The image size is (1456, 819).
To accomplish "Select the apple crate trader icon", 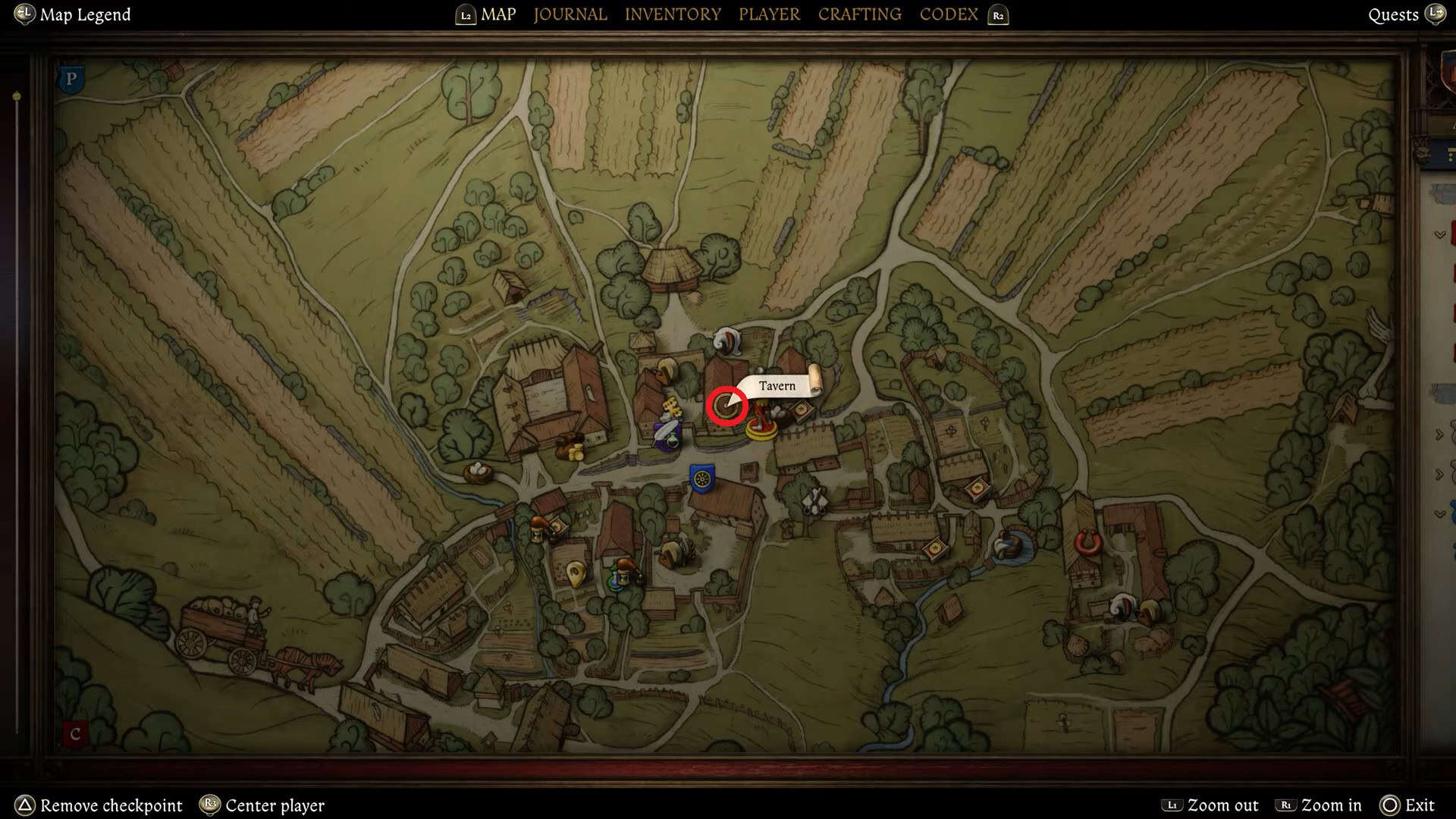I will pyautogui.click(x=802, y=411).
